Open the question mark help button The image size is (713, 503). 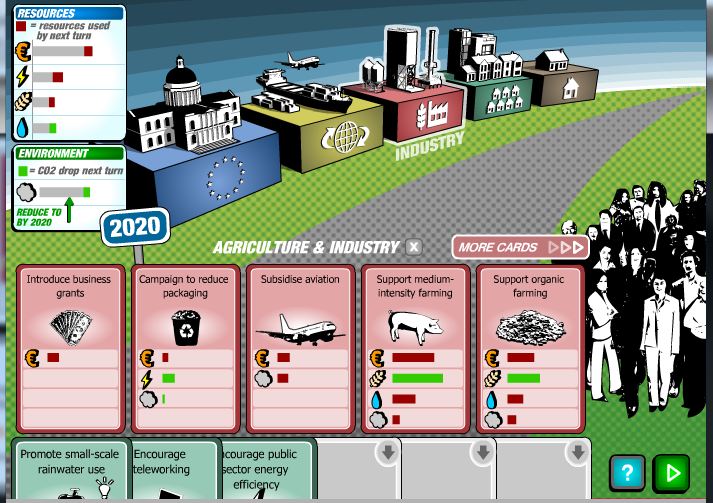point(627,472)
